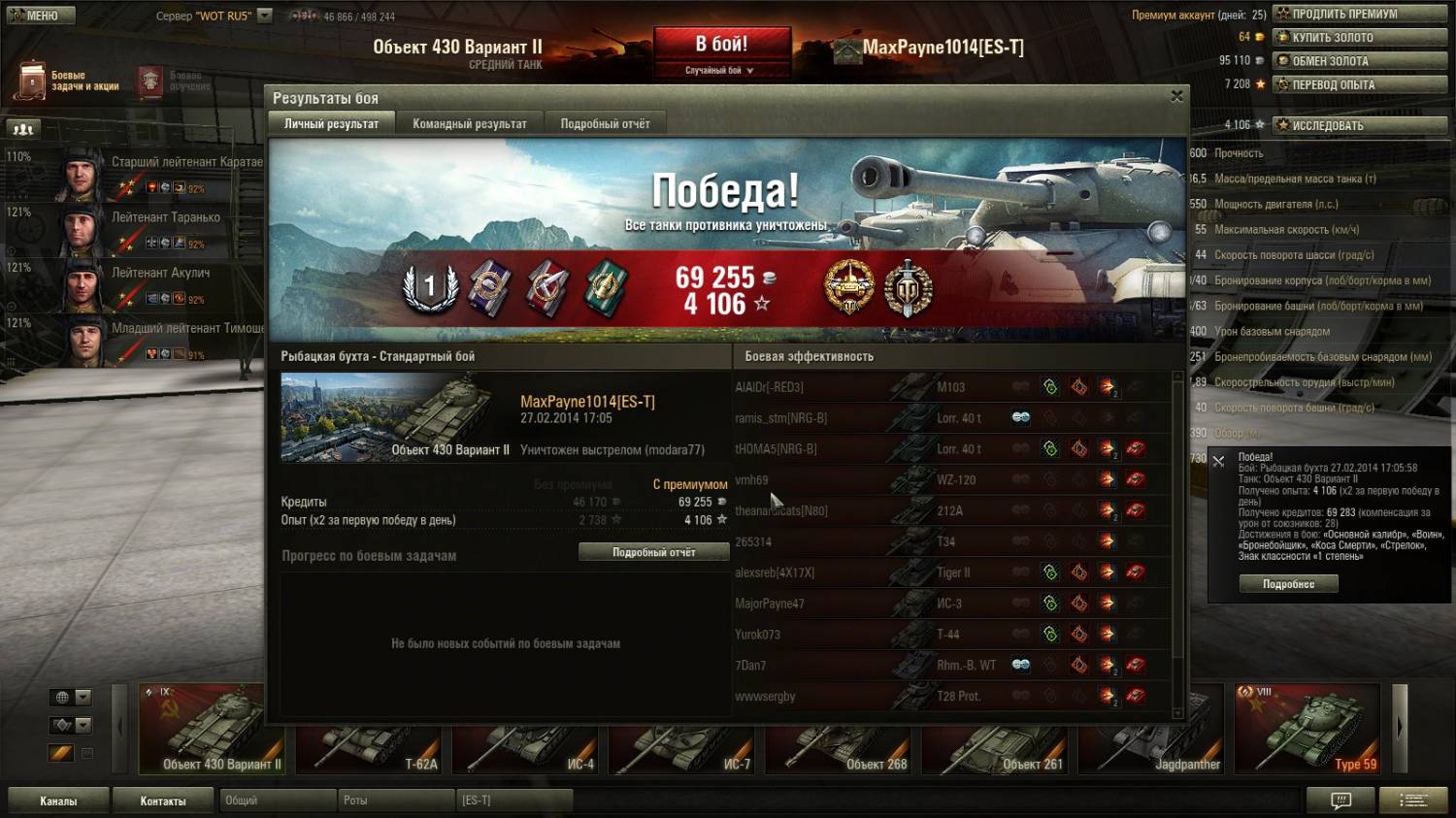Open Боевые задачи и акции
The width and height of the screenshot is (1456, 818).
pyautogui.click(x=68, y=81)
